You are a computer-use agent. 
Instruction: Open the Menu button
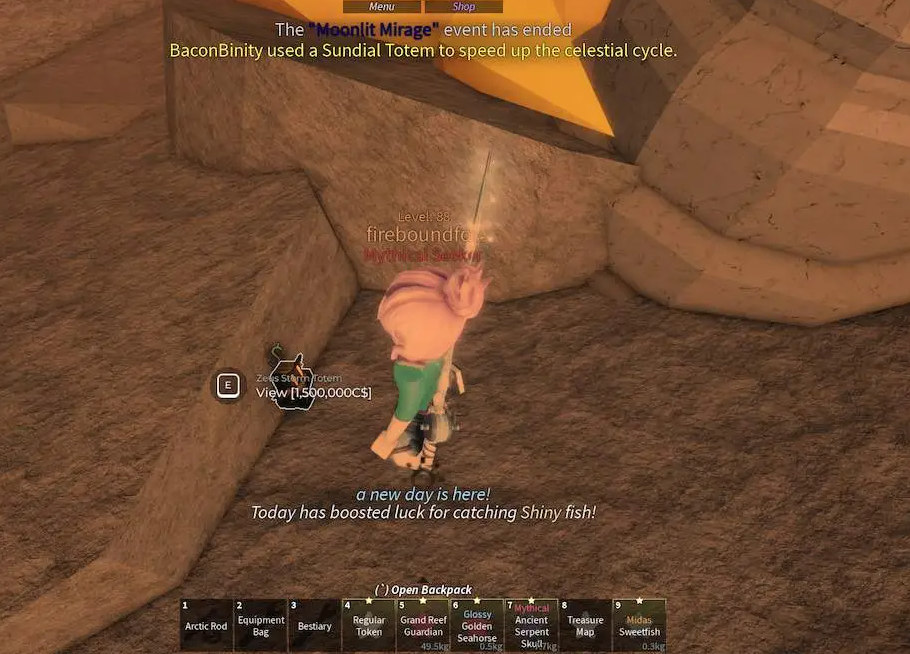click(382, 7)
